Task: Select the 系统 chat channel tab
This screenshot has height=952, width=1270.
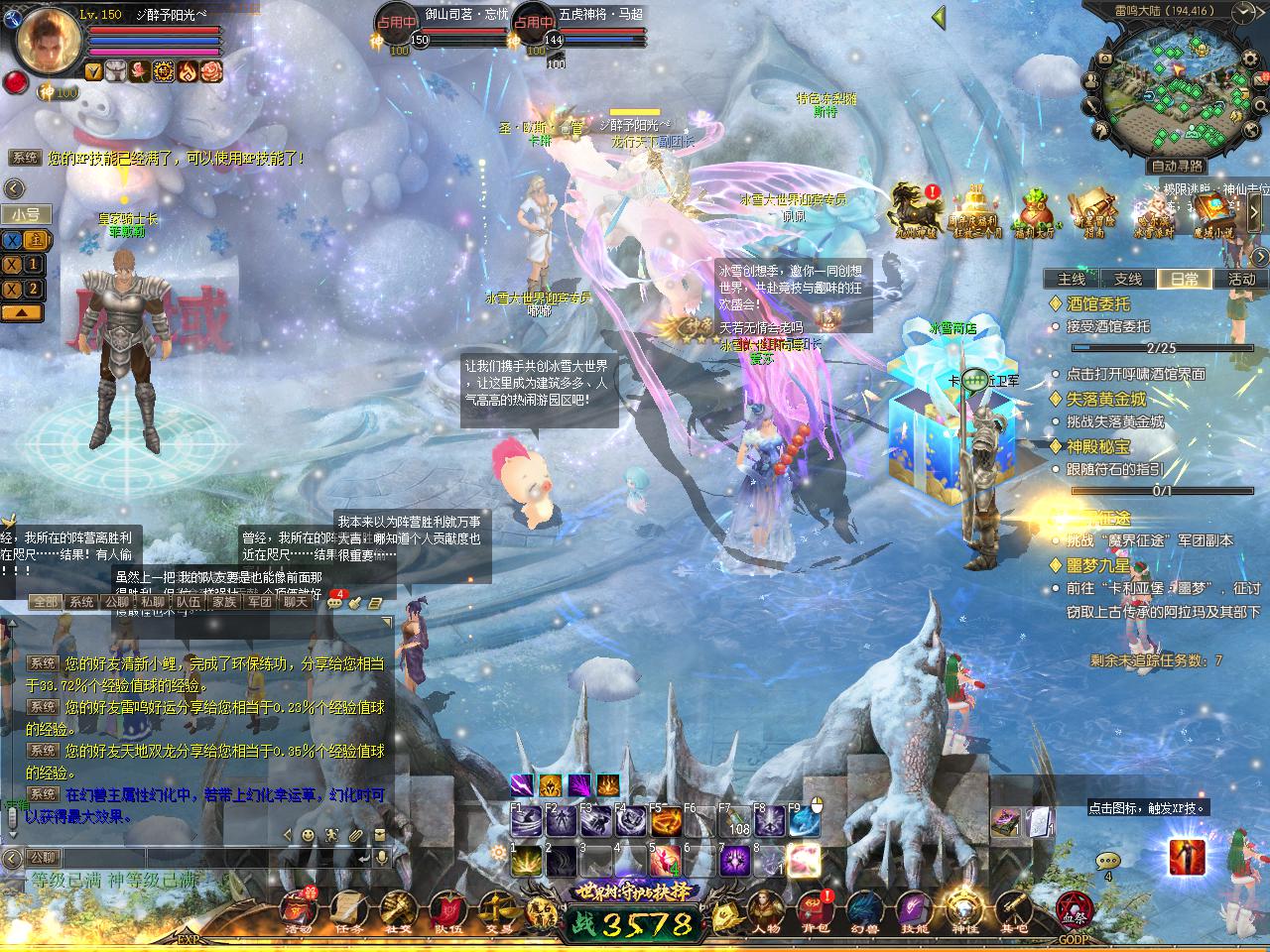Action: click(81, 601)
